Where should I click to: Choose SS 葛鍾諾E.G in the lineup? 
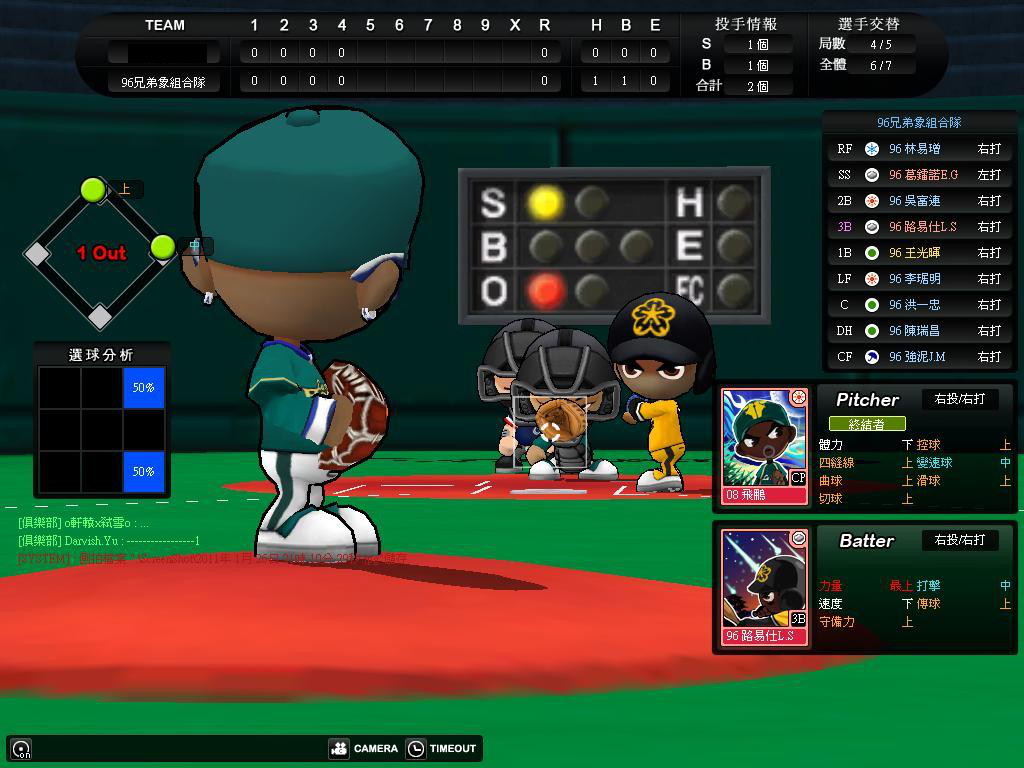[x=919, y=175]
